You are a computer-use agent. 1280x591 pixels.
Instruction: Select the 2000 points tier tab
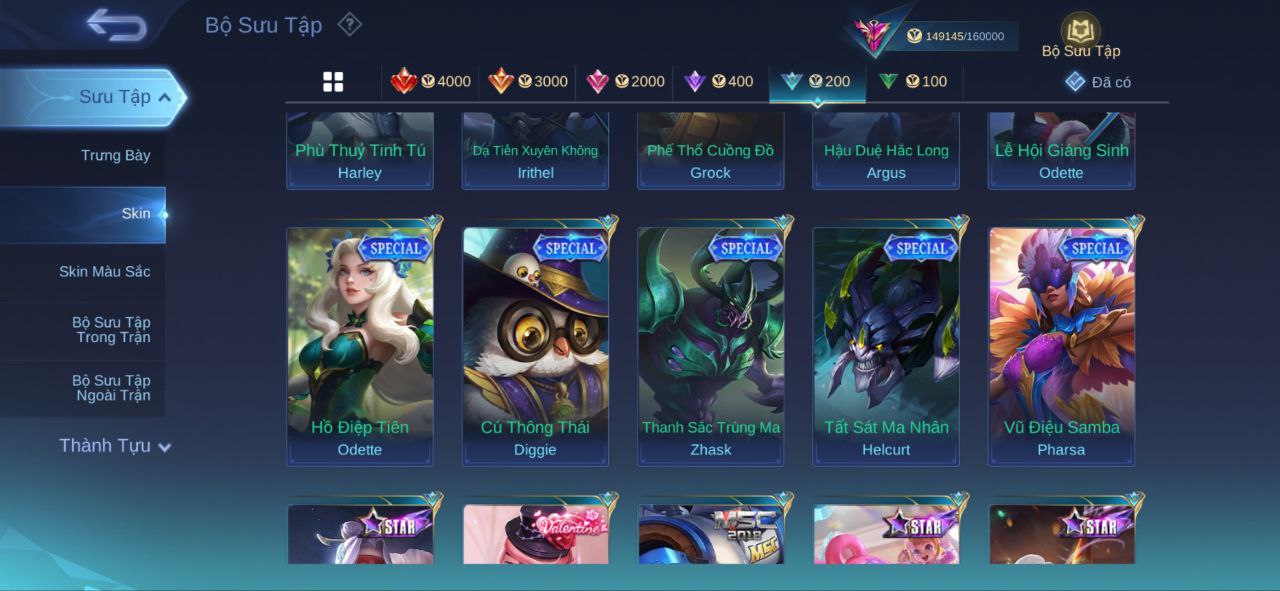(x=625, y=82)
